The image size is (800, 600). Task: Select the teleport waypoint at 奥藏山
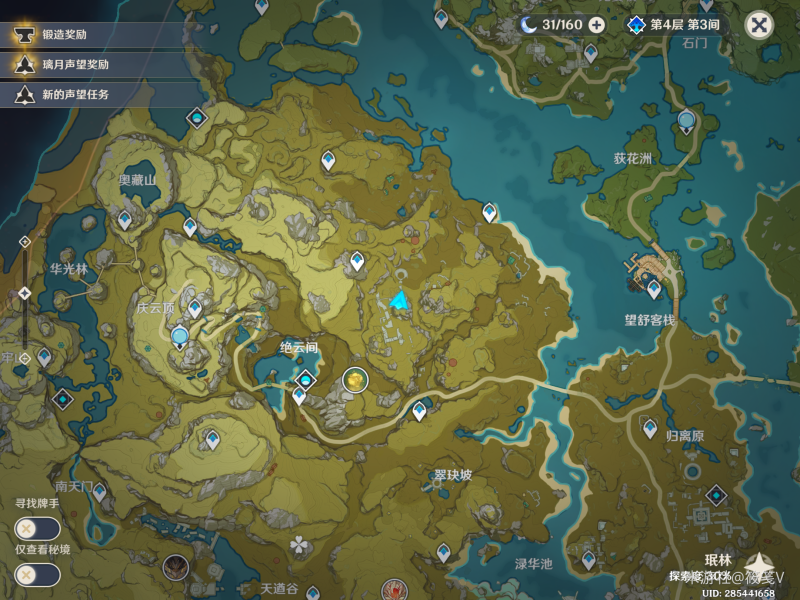[x=125, y=219]
